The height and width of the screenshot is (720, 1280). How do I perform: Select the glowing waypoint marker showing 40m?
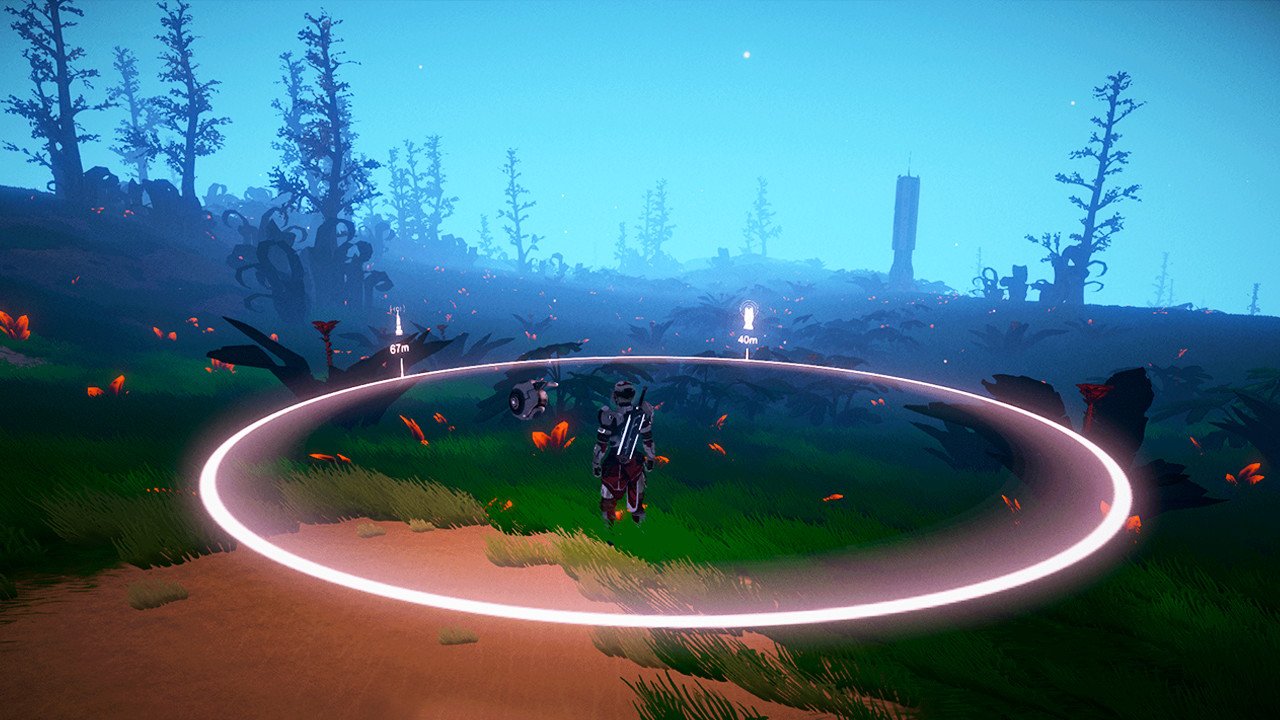coord(747,318)
